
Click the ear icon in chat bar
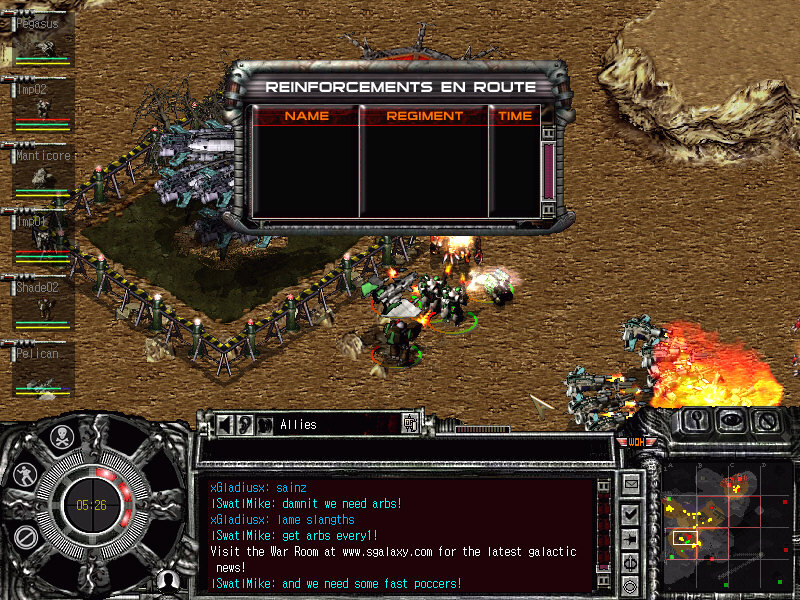point(245,424)
